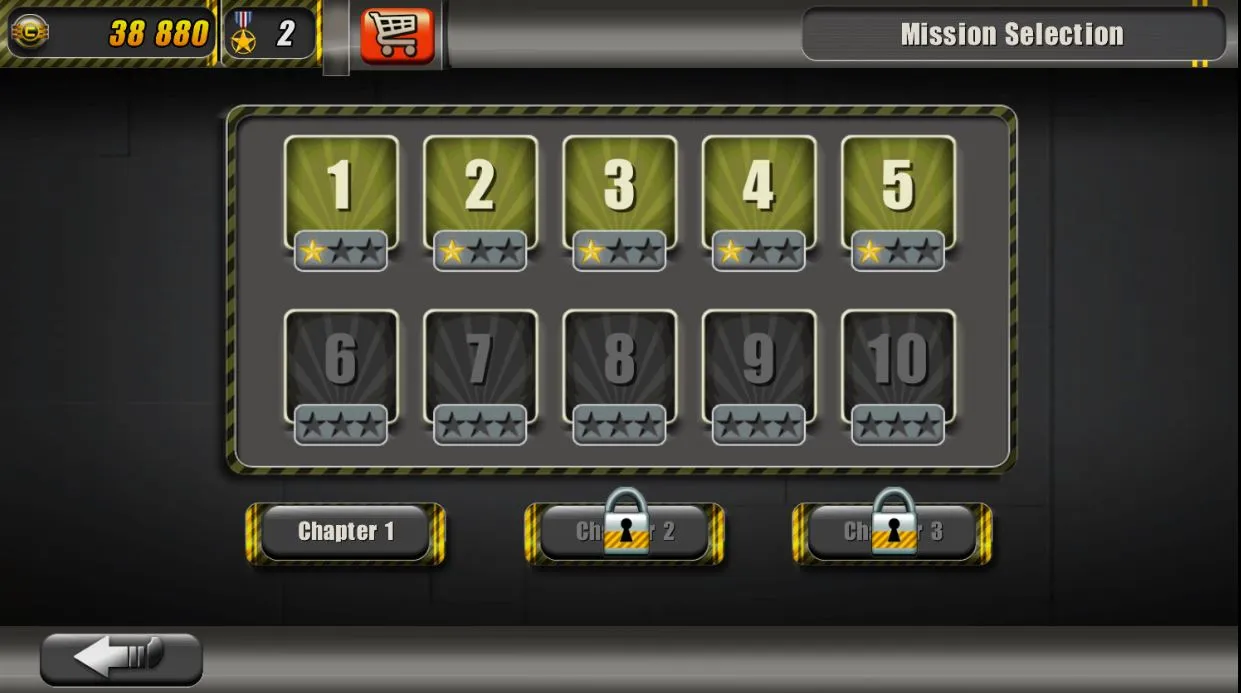This screenshot has height=693, width=1241.
Task: Select mission 1
Action: point(341,193)
